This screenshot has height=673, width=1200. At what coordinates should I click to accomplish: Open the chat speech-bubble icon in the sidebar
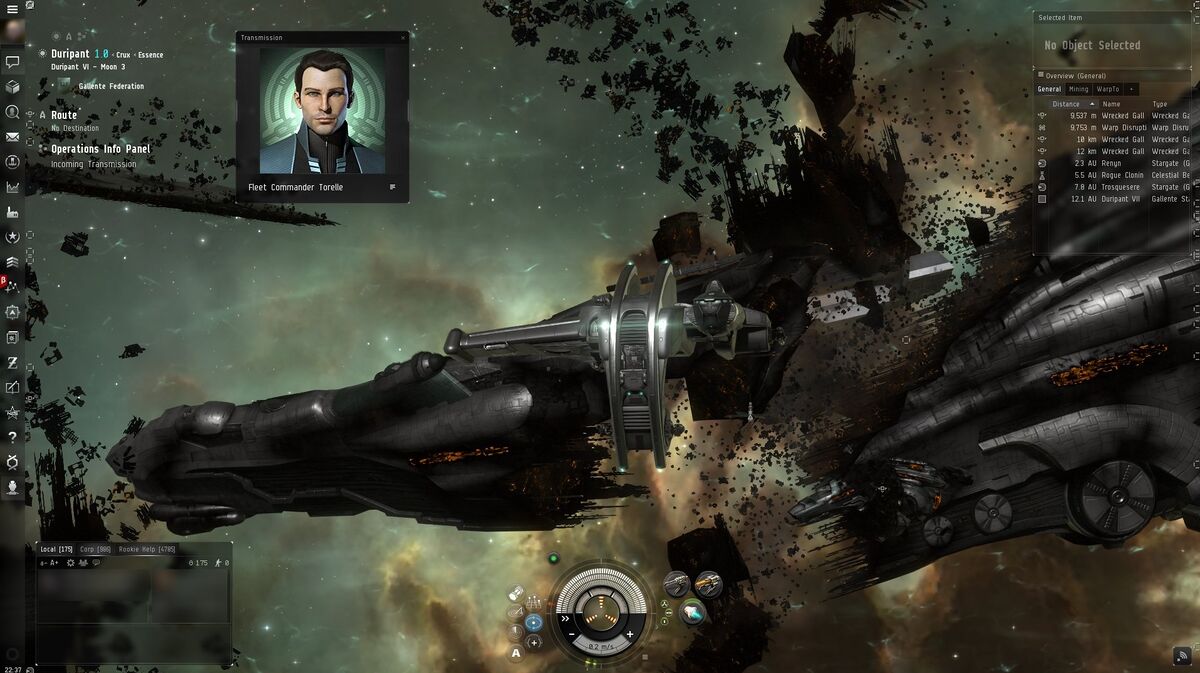coord(13,62)
